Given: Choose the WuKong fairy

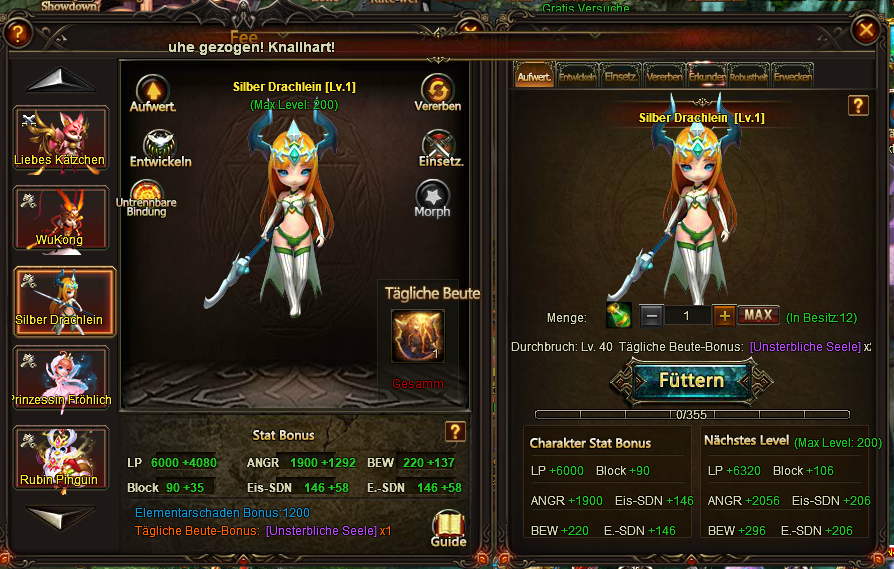Looking at the screenshot, I should (x=61, y=217).
